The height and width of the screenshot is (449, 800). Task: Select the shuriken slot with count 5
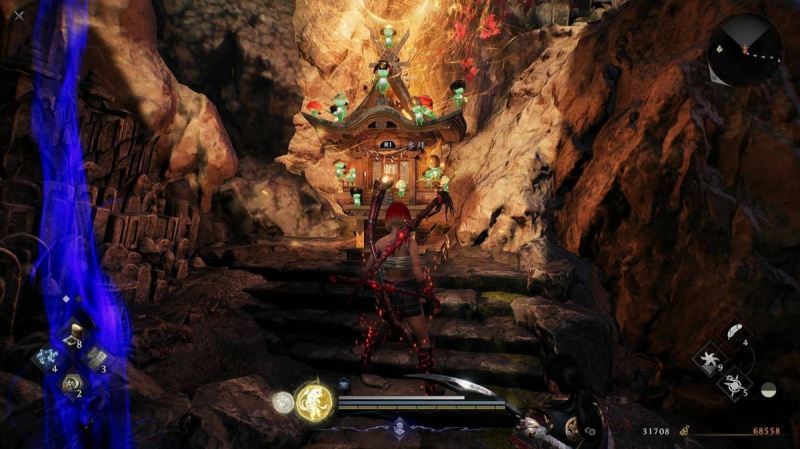733,382
